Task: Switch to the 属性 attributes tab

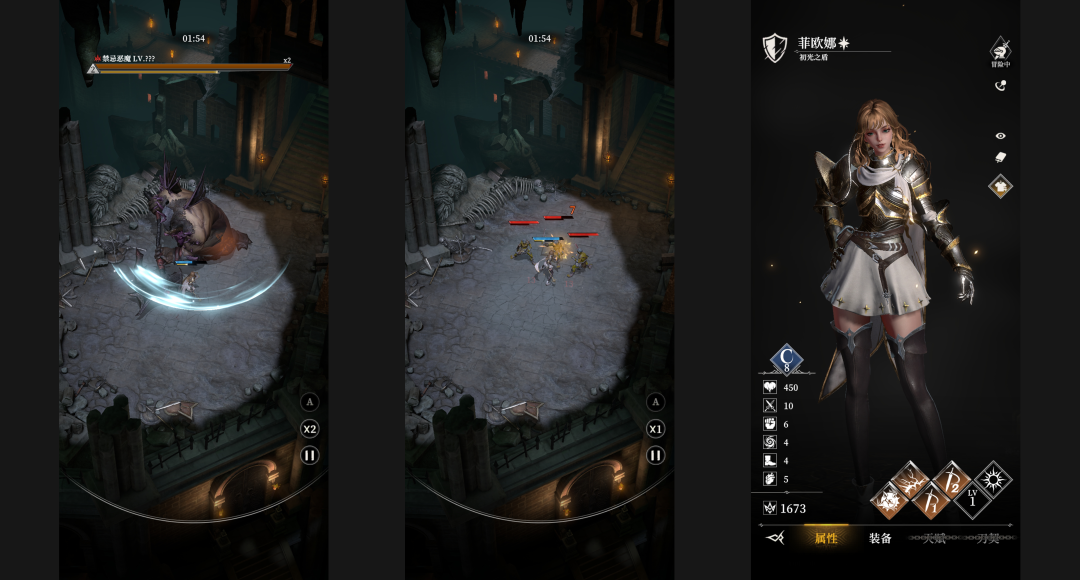Action: [826, 538]
